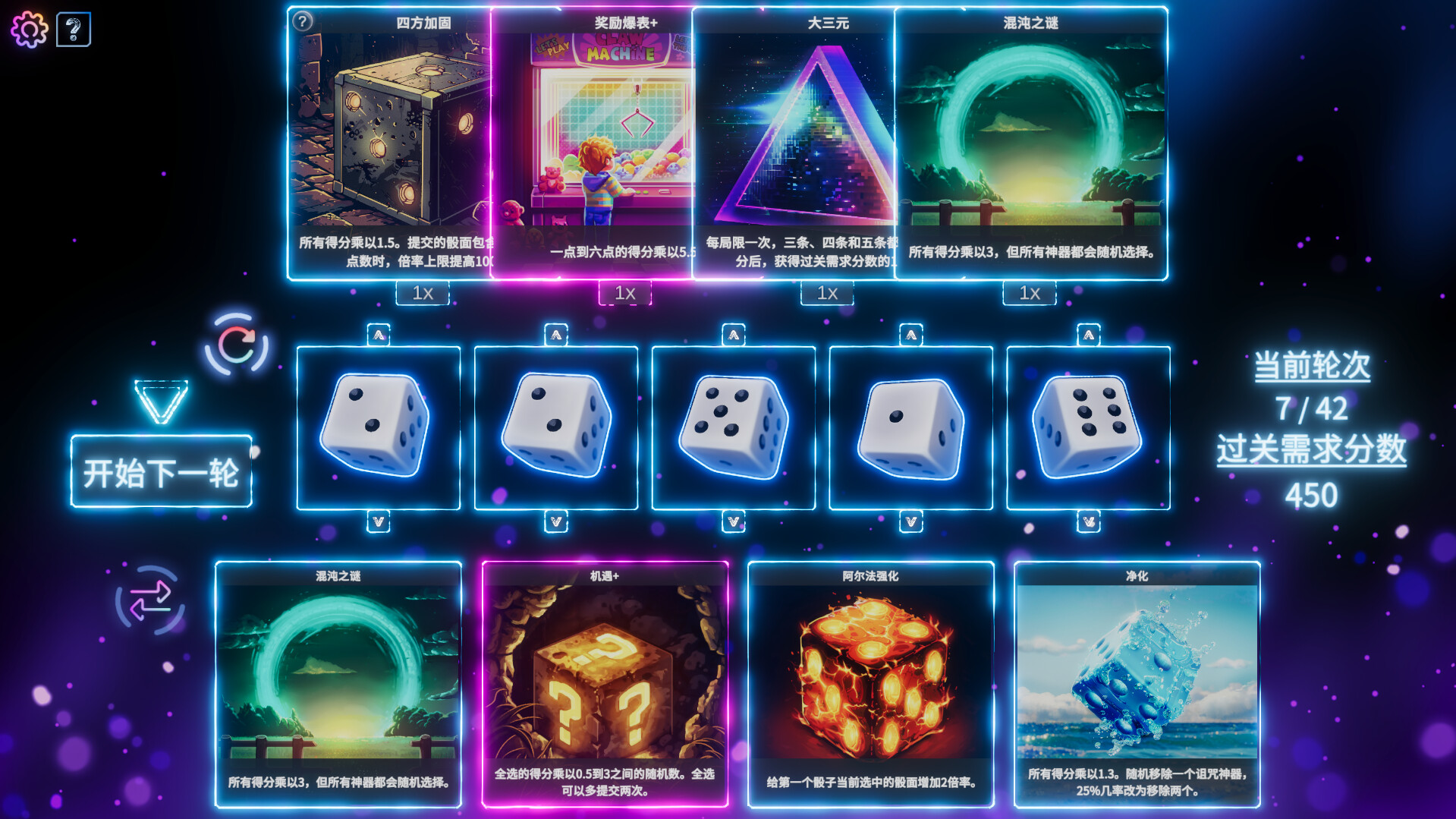Select the 混沌之谜 card in bottom row
Image resolution: width=1456 pixels, height=819 pixels.
[x=339, y=683]
